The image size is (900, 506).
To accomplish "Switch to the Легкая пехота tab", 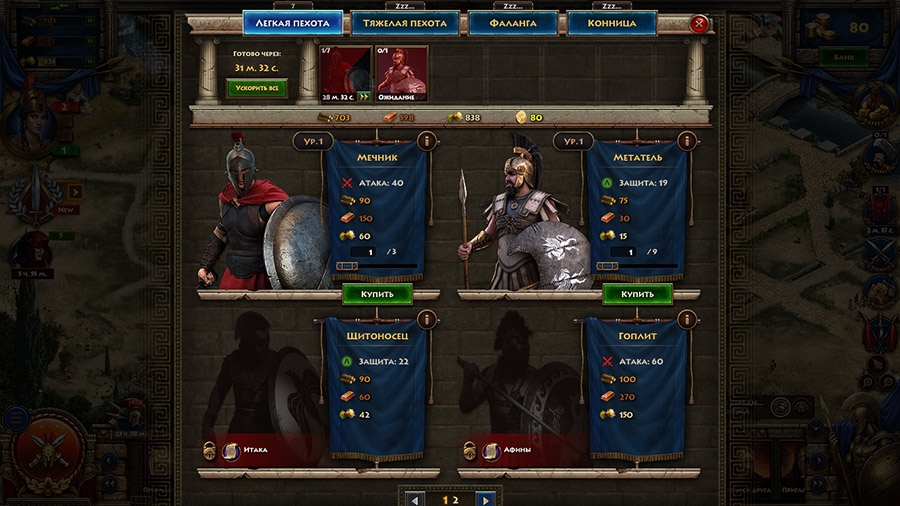I will pos(292,23).
